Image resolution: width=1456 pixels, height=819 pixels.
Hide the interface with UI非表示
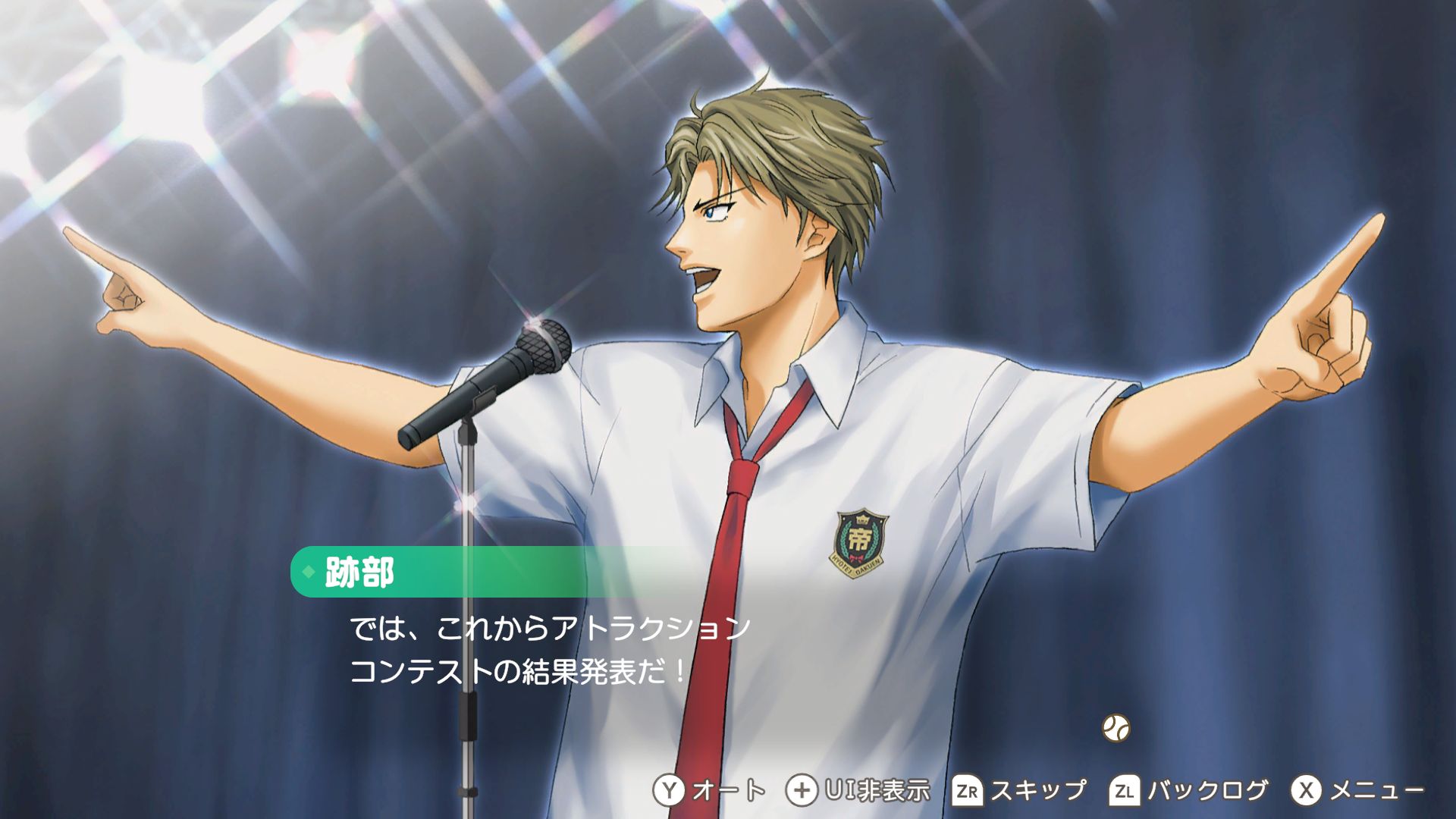click(x=858, y=791)
